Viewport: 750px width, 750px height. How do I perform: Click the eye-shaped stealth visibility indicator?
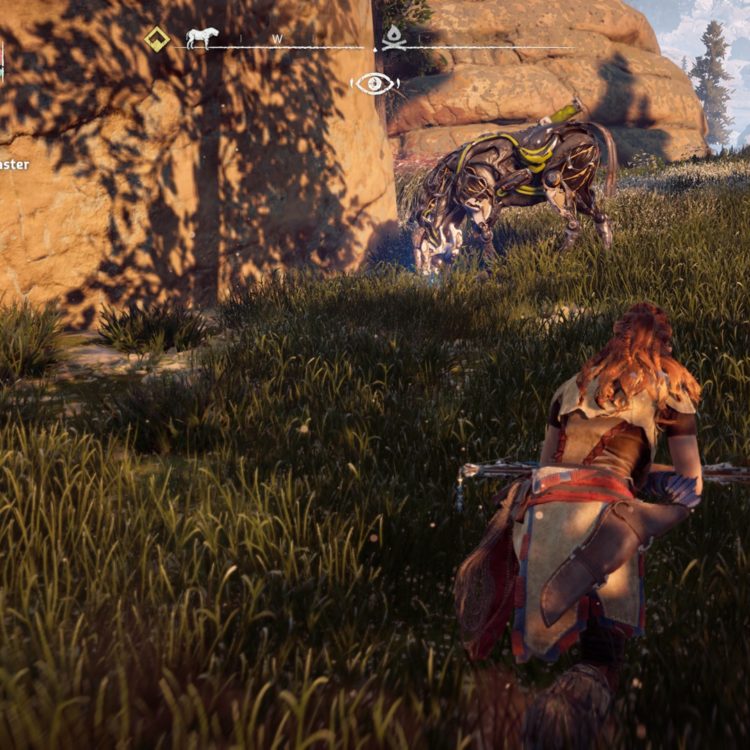(375, 83)
